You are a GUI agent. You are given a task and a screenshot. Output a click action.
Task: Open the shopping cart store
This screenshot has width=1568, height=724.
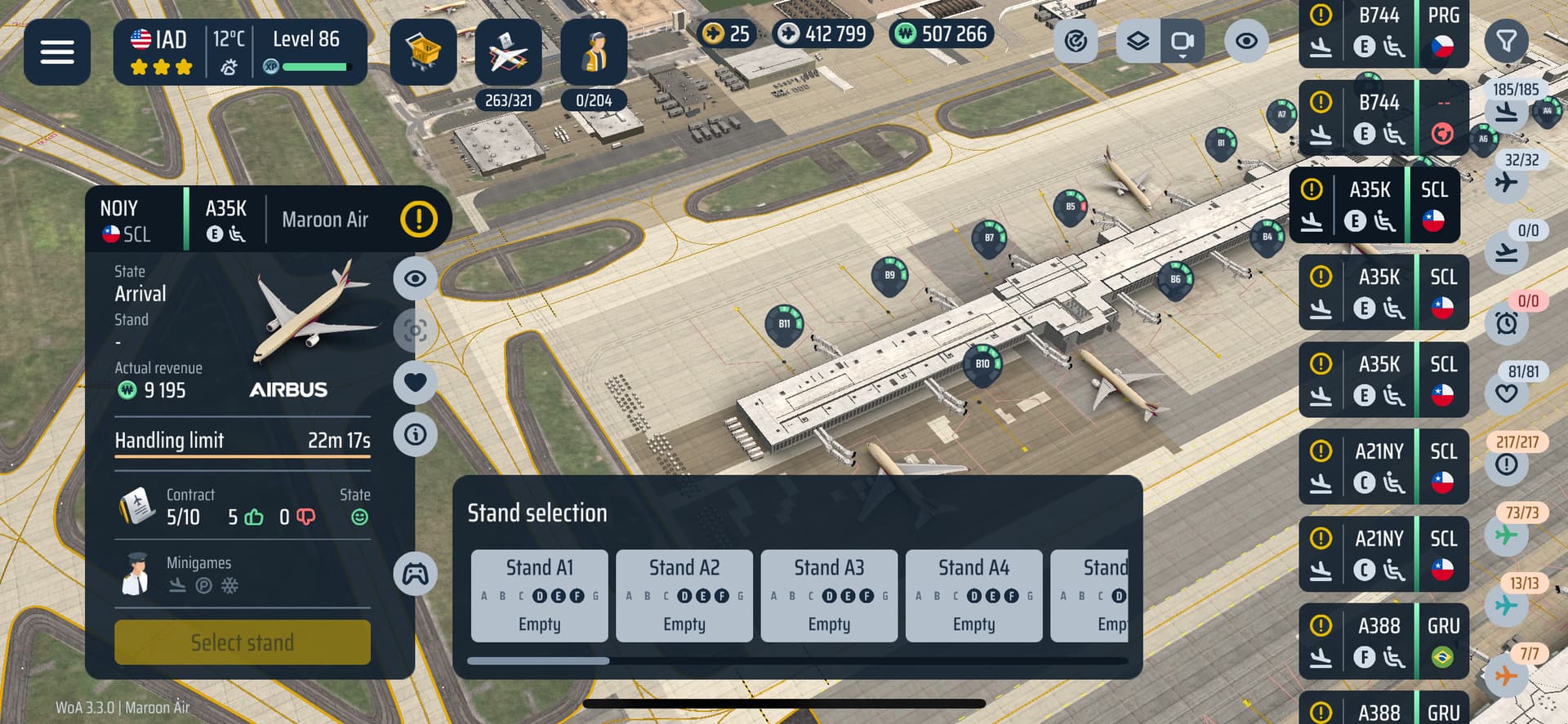pos(423,52)
